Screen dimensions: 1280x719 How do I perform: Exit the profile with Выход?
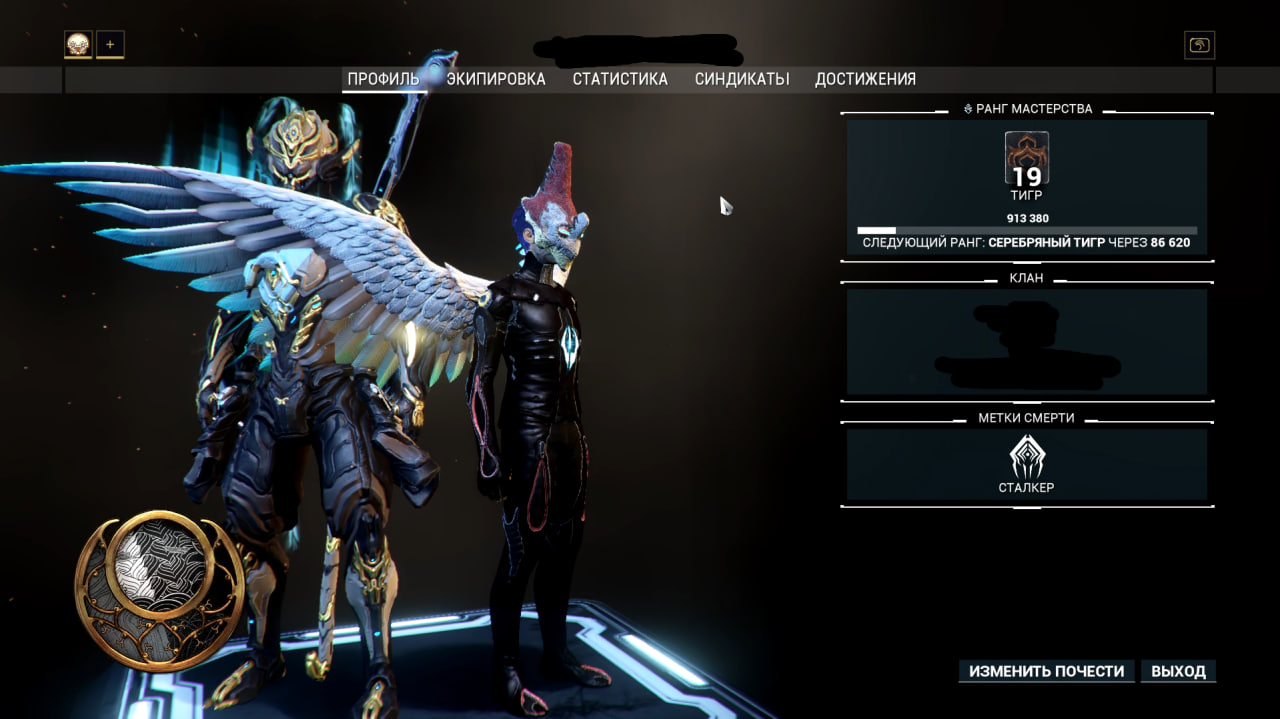click(1178, 671)
